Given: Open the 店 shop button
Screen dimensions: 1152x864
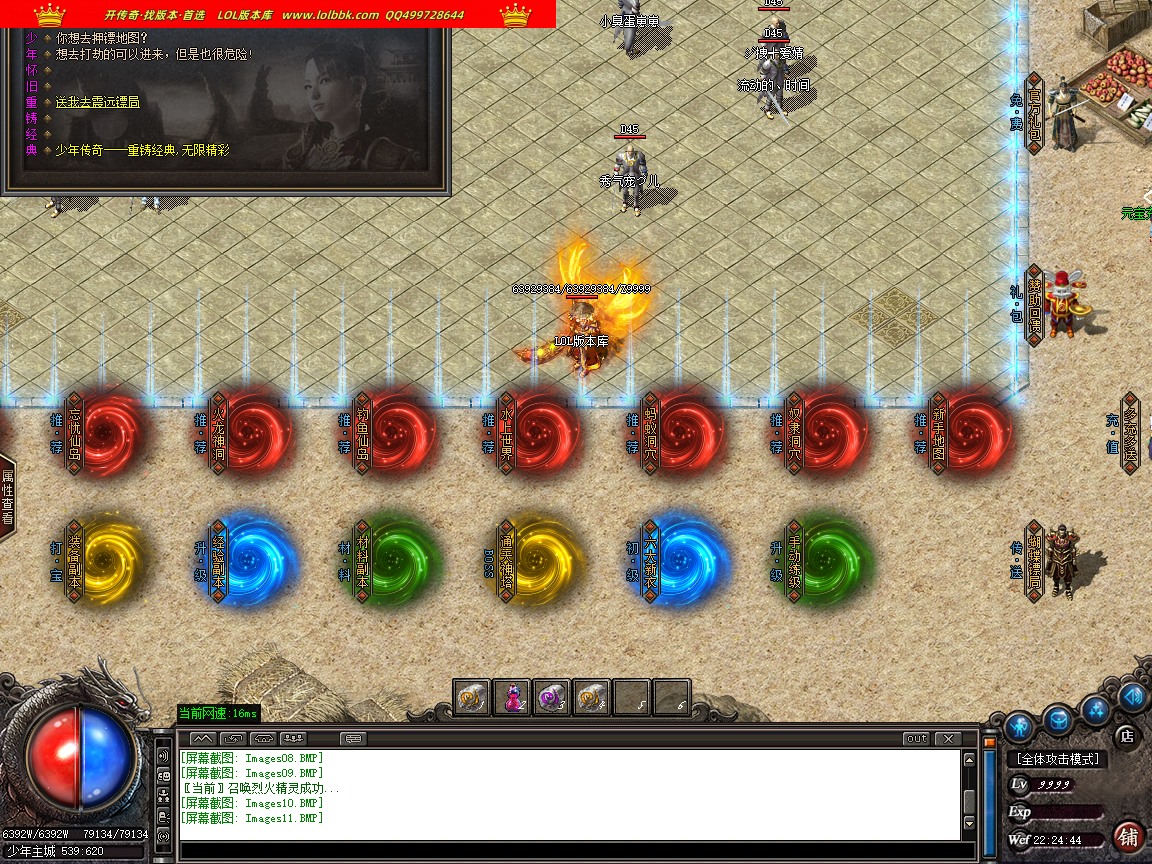Looking at the screenshot, I should pyautogui.click(x=1126, y=736).
